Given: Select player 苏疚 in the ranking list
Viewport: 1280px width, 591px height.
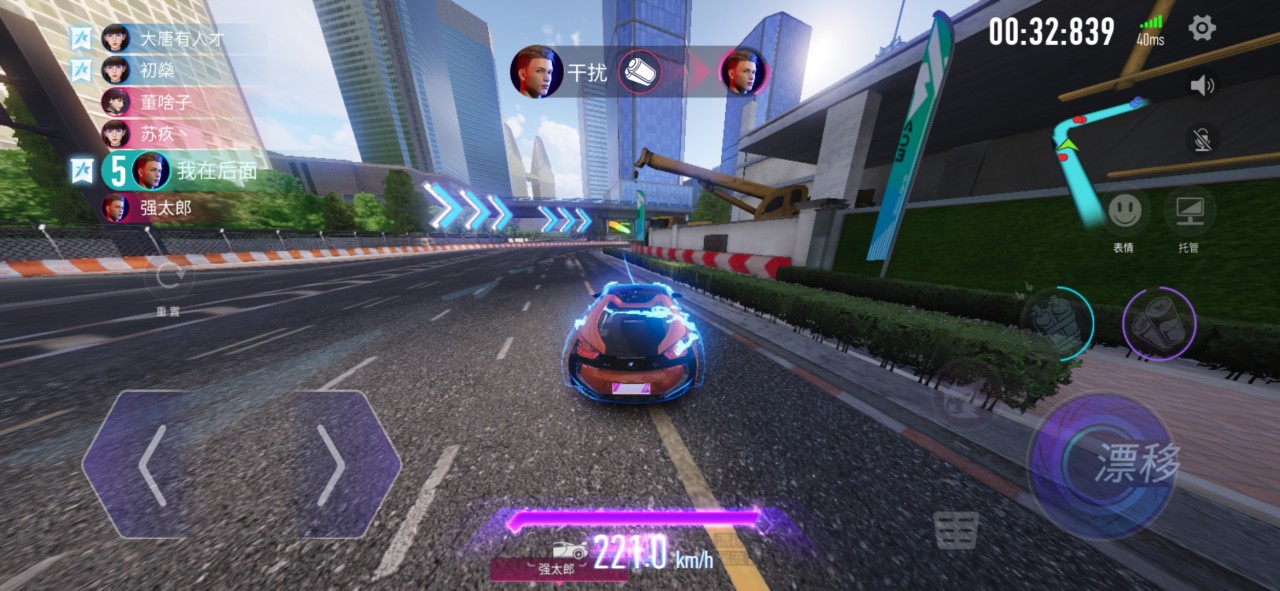Looking at the screenshot, I should 158,134.
